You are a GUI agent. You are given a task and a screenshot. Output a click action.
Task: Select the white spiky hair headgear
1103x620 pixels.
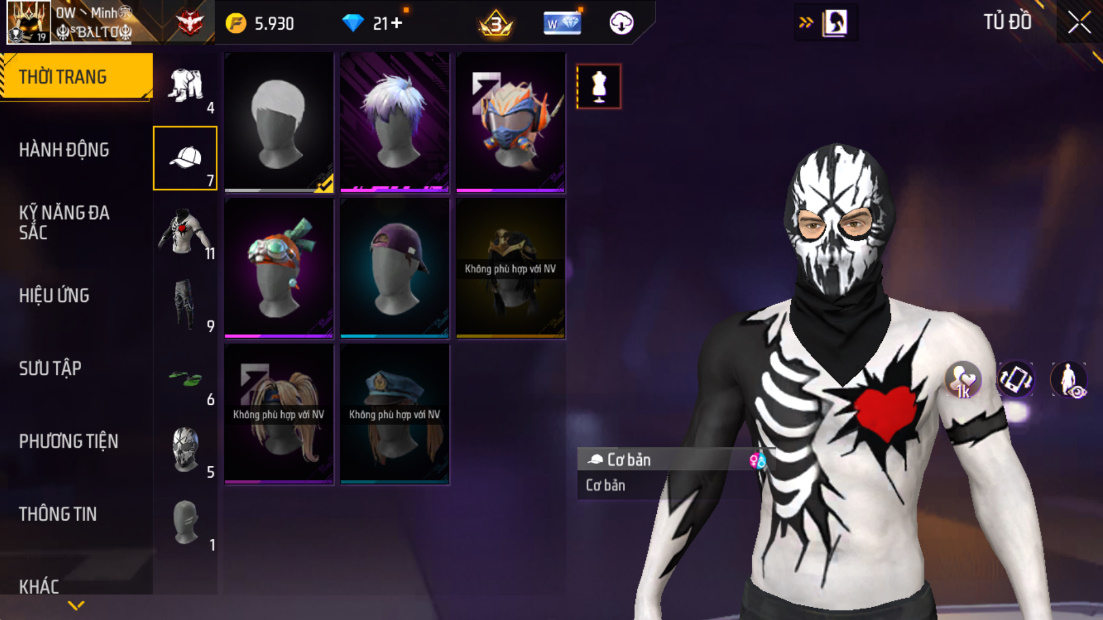coord(395,121)
